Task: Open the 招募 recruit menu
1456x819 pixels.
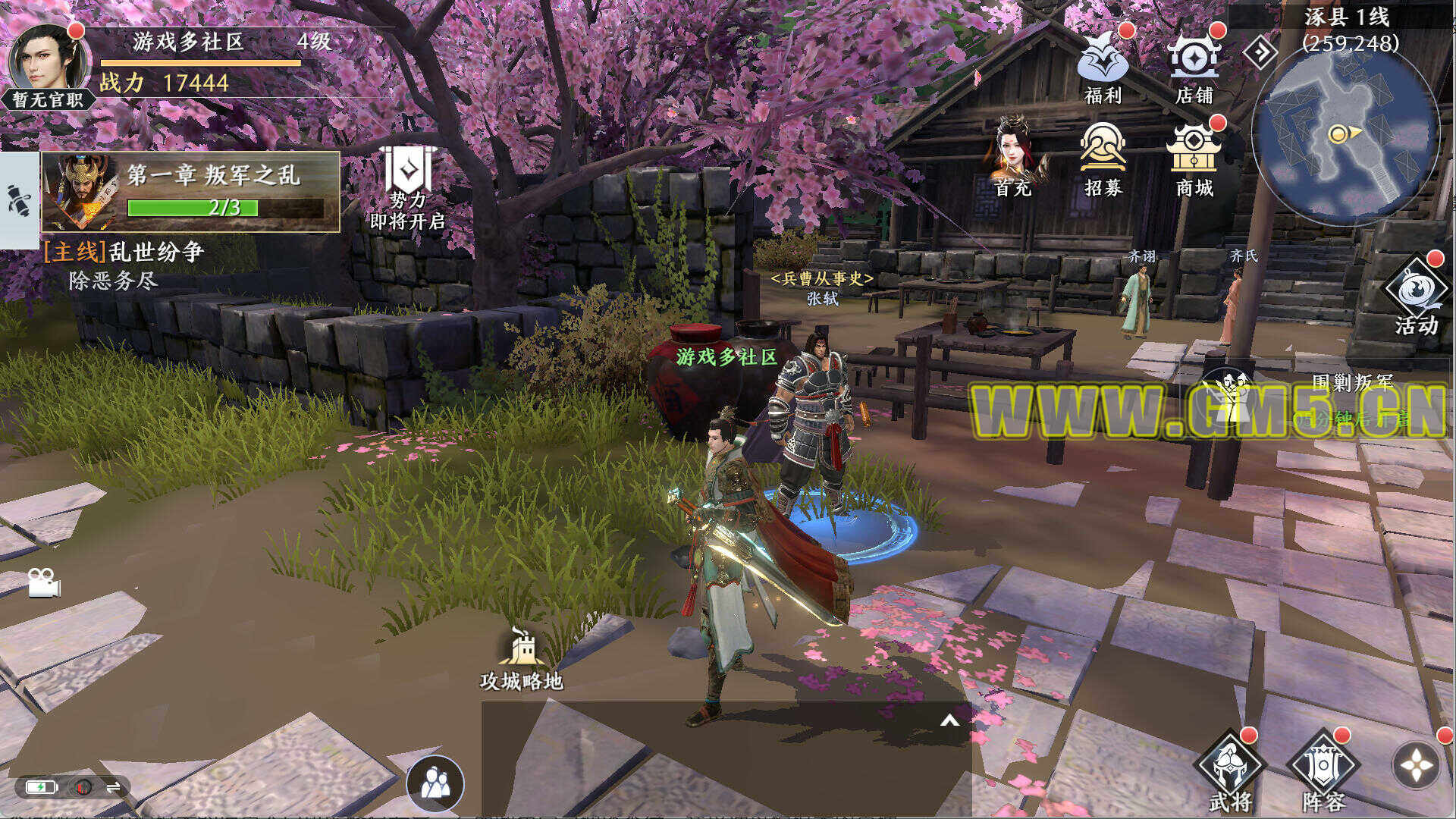Action: 1102,157
